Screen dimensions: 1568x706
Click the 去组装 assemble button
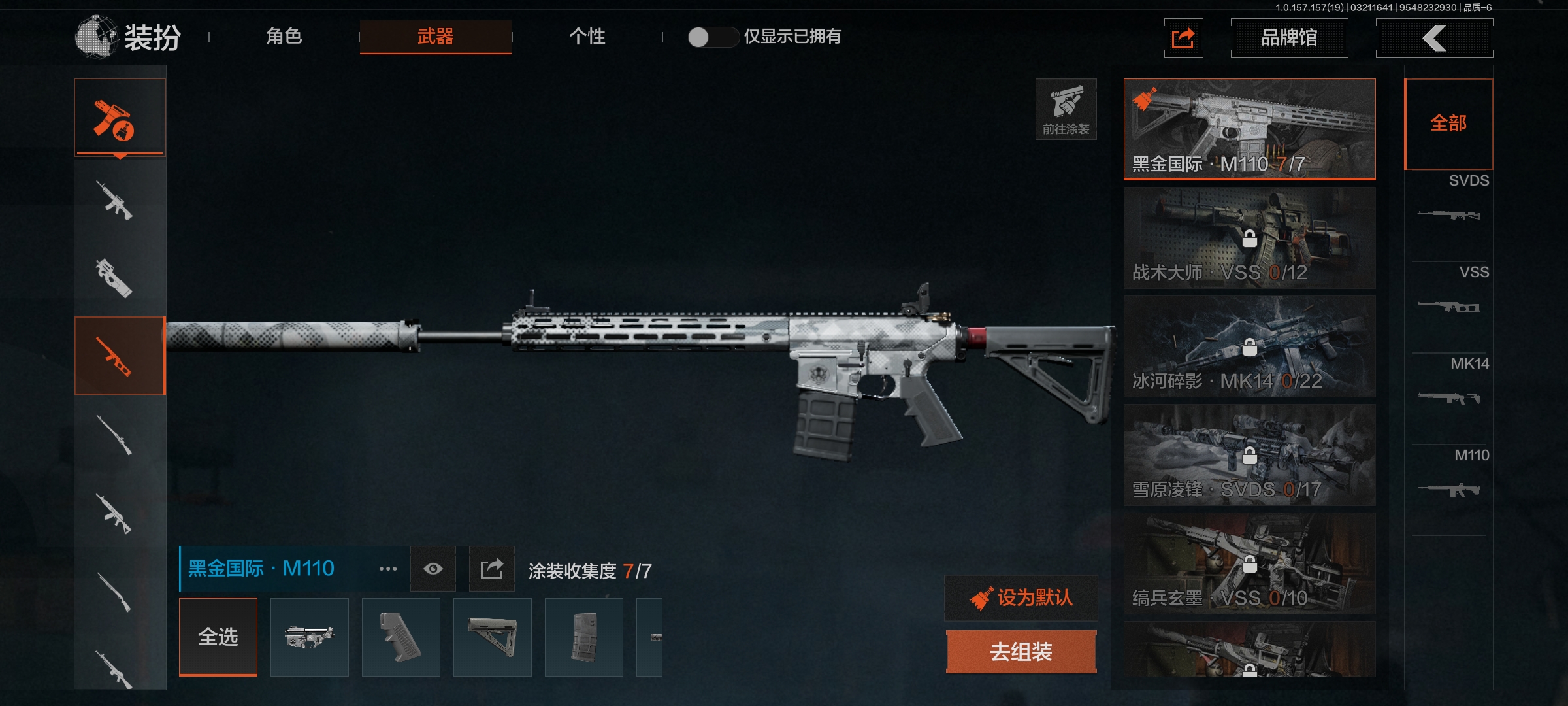click(x=1021, y=652)
